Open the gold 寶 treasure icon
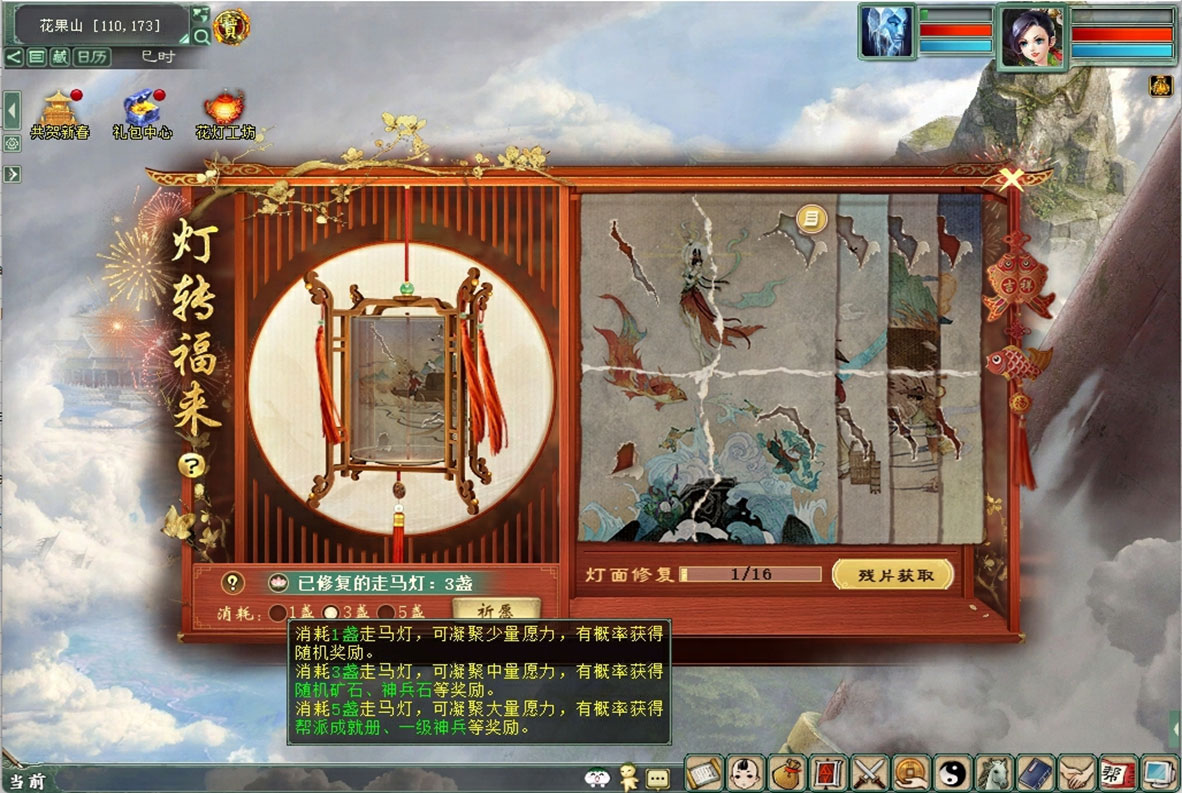Viewport: 1182px width, 793px height. [232, 24]
